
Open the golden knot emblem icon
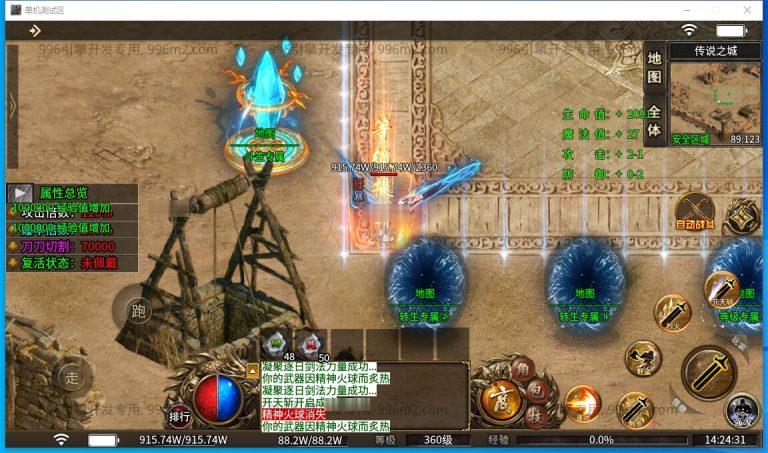point(743,215)
